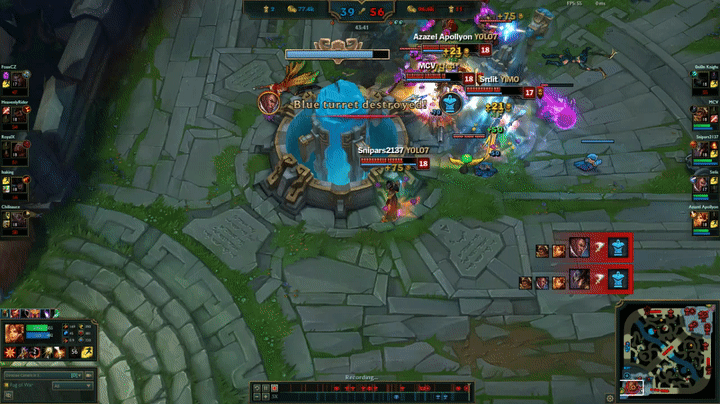Click the selected champion's portrait
720x404 pixels.
[15, 333]
